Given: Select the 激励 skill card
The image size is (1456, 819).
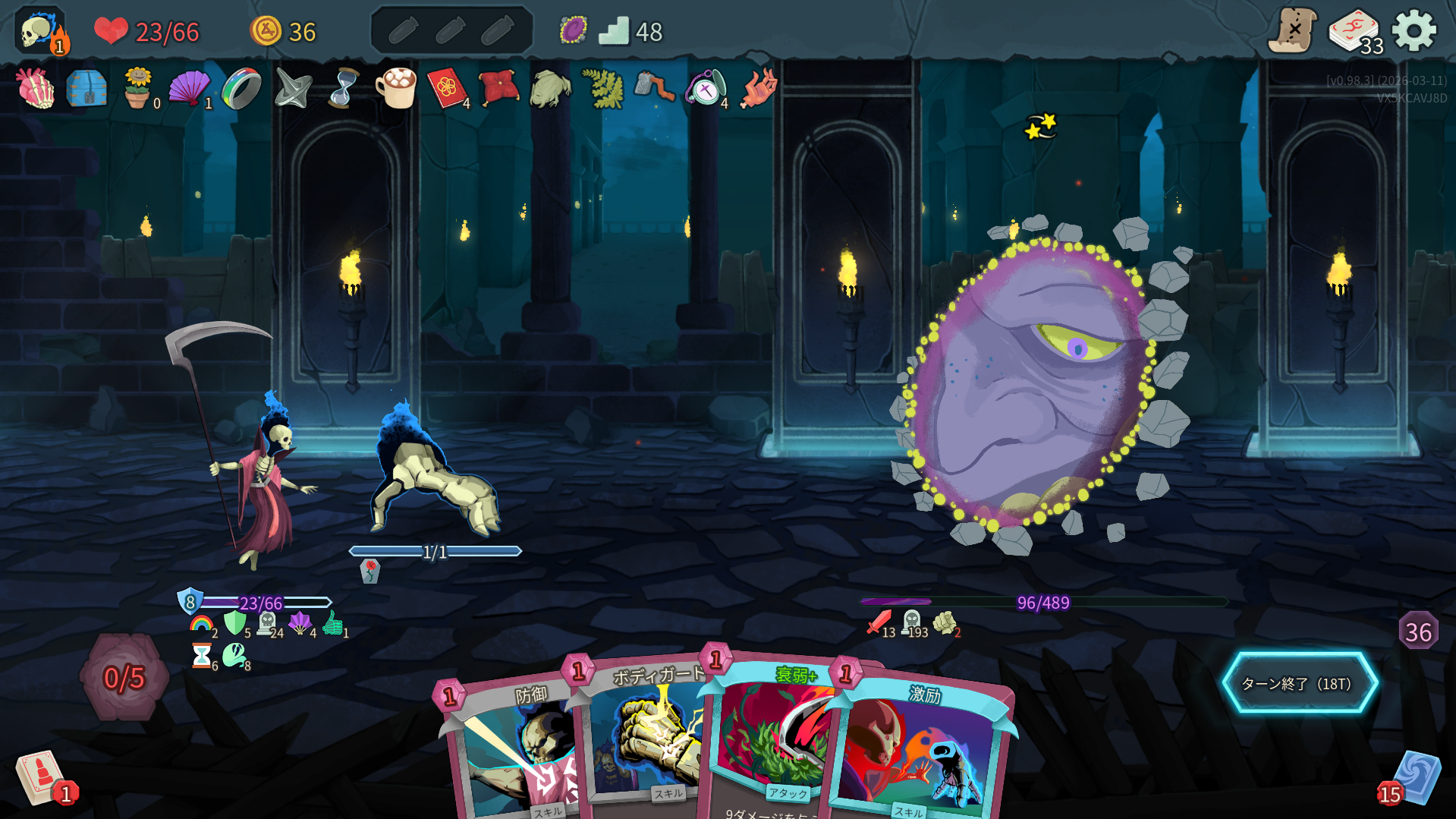Looking at the screenshot, I should click(922, 751).
